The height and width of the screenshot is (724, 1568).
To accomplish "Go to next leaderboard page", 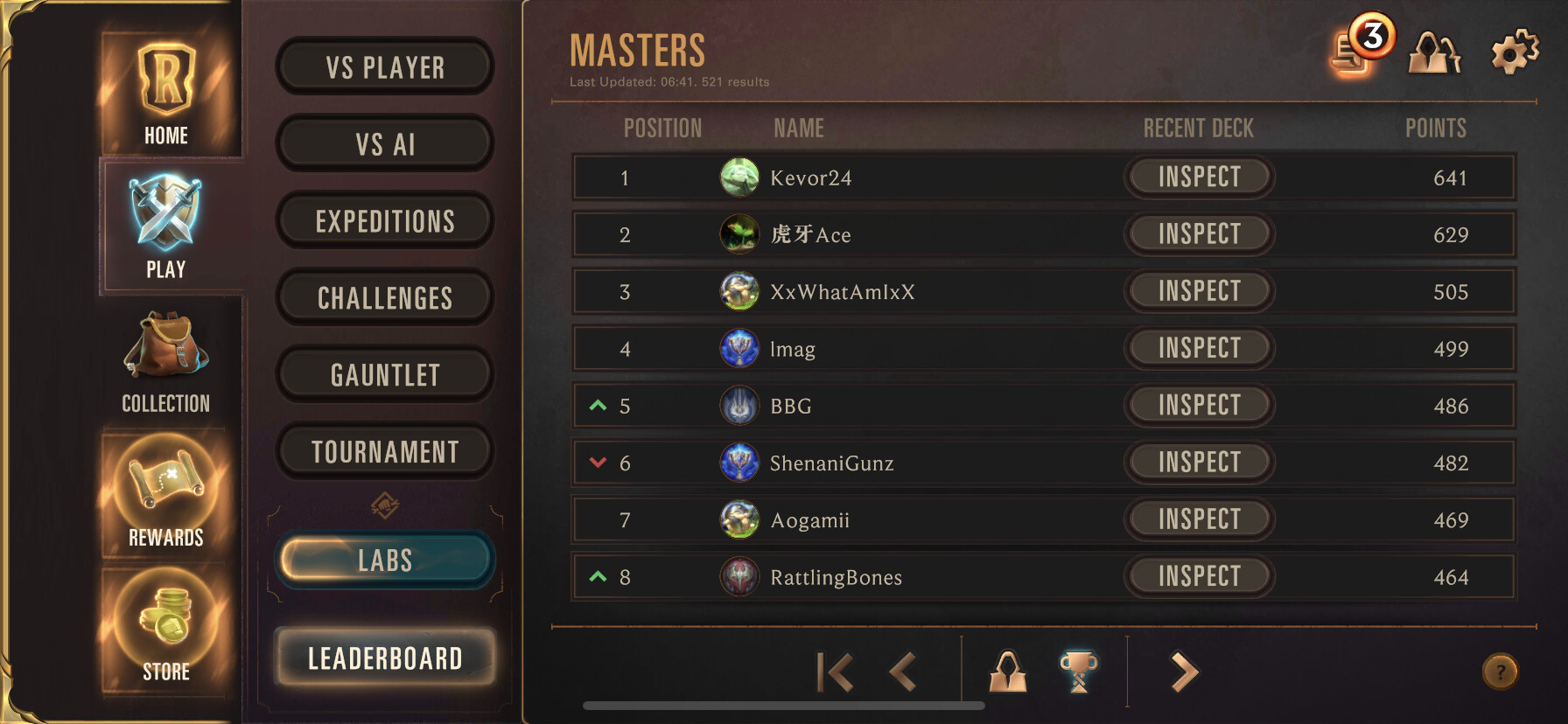I will click(1184, 672).
